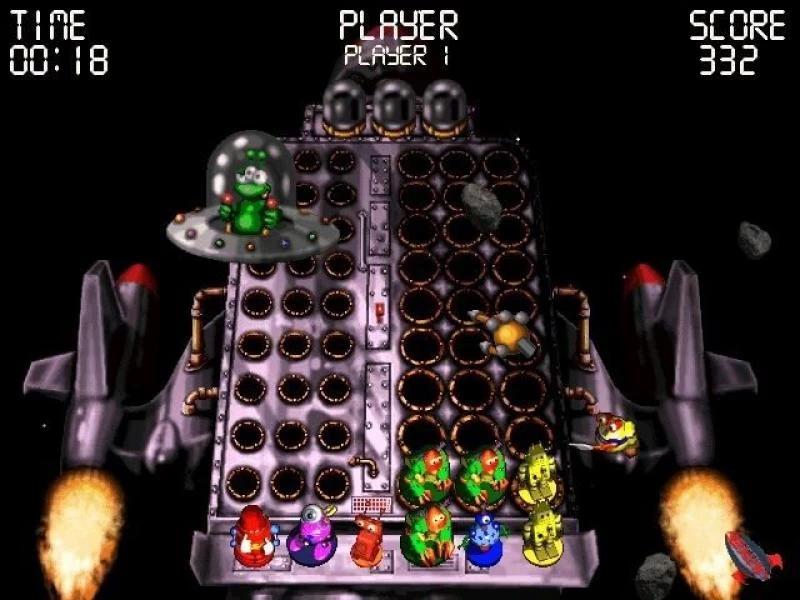Viewport: 800px width, 600px height.
Task: Pick the blue spotted alien piece
Action: coord(484,538)
